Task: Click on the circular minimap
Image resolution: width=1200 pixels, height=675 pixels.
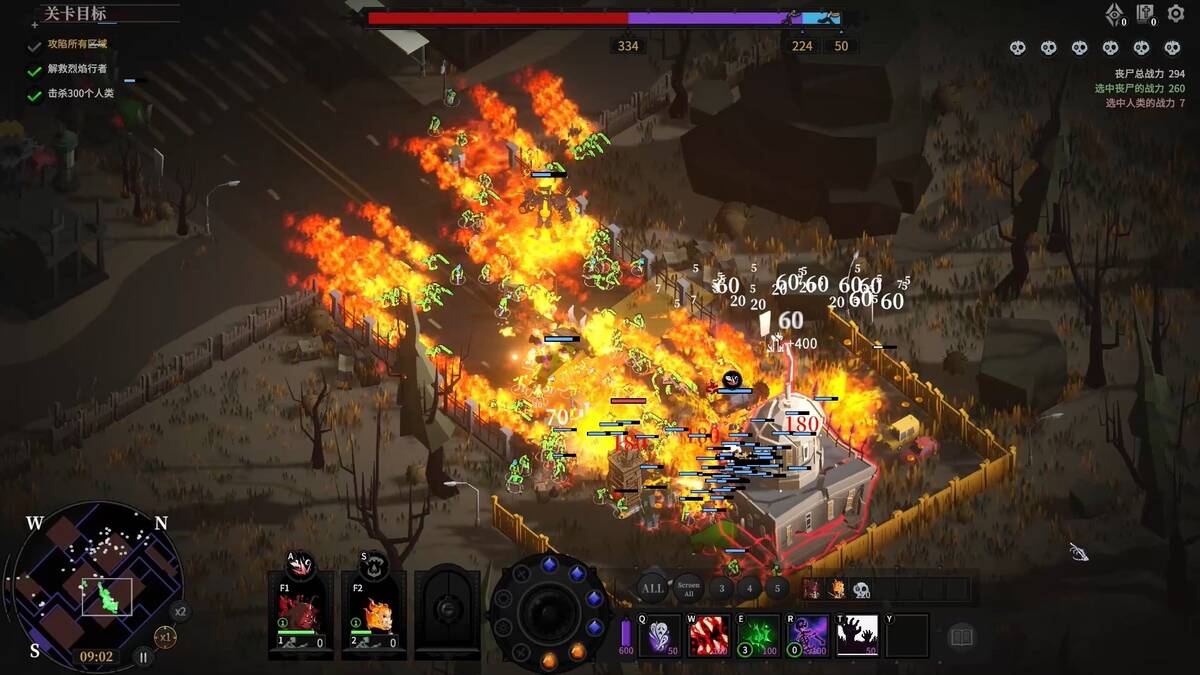Action: pos(97,585)
